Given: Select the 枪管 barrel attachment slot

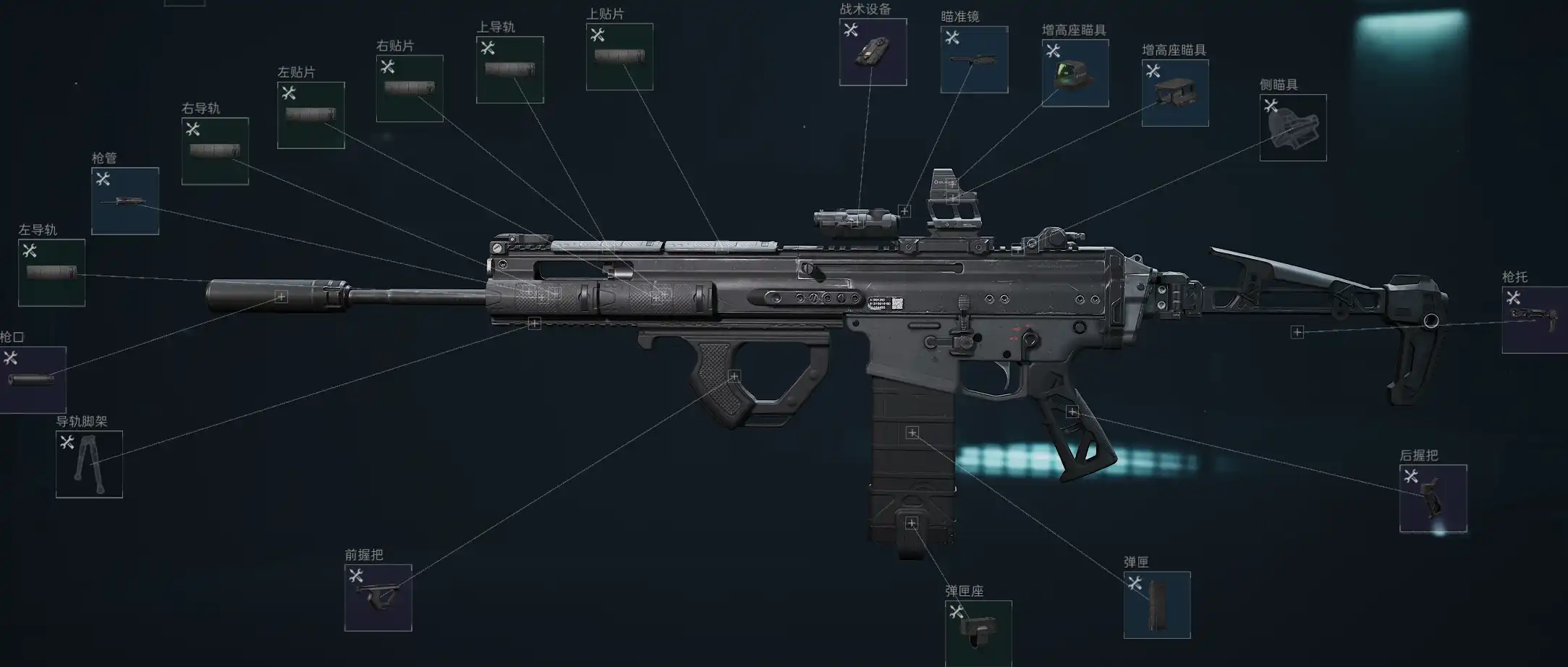Looking at the screenshot, I should [x=125, y=201].
